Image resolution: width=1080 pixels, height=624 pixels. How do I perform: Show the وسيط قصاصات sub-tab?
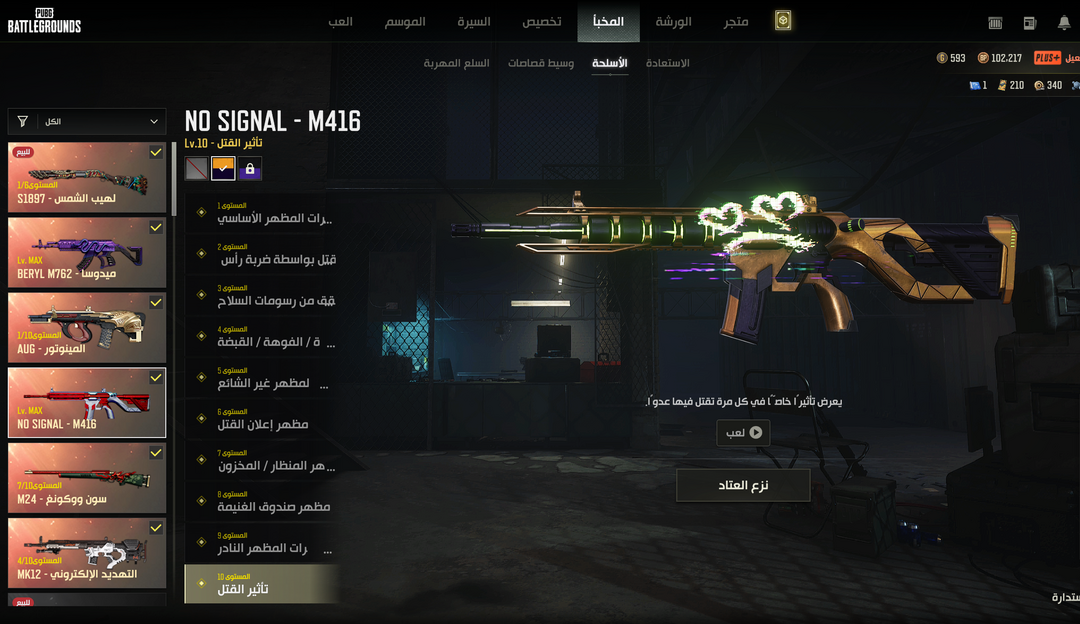[x=541, y=63]
